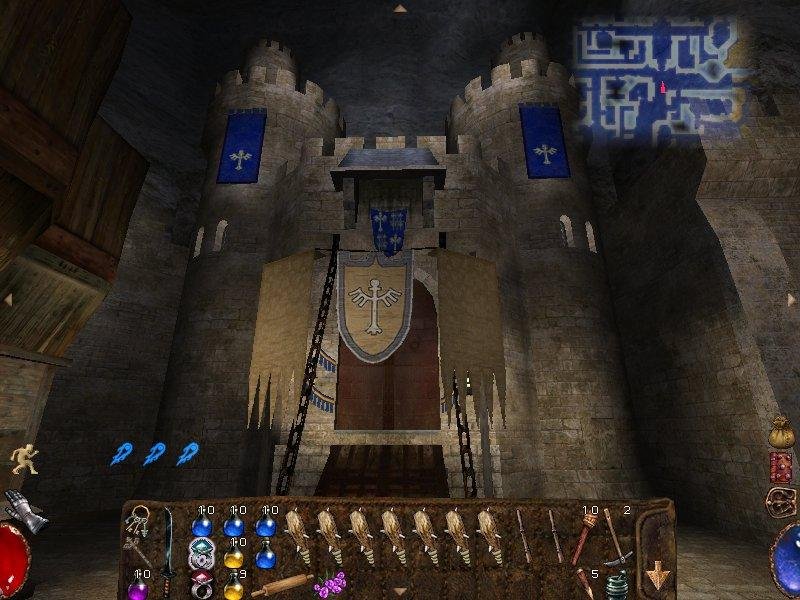This screenshot has width=800, height=600.
Task: Click the steel gauntlet icon
Action: click(25, 505)
